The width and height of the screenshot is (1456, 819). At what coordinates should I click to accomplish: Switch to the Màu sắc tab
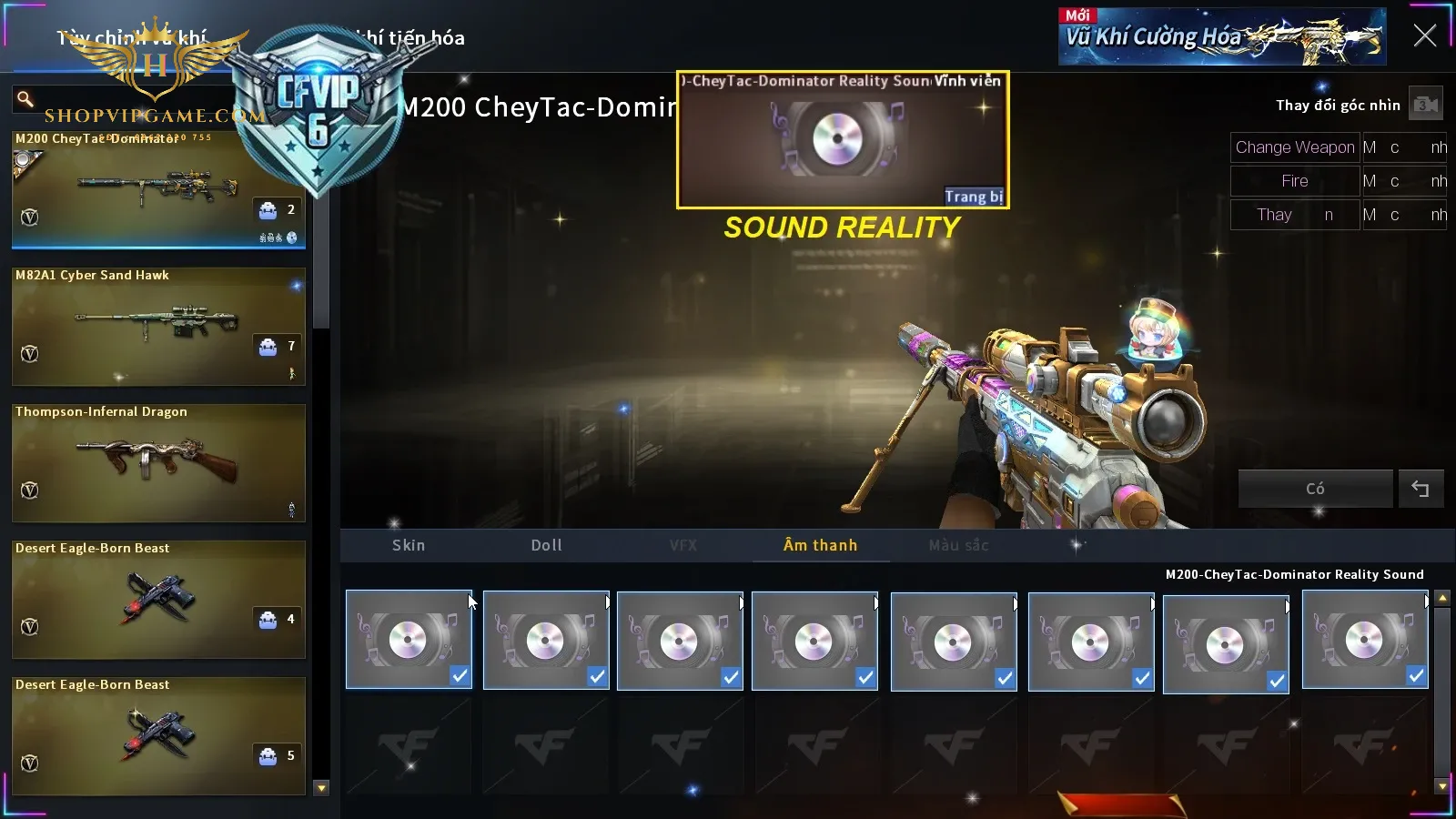958,545
